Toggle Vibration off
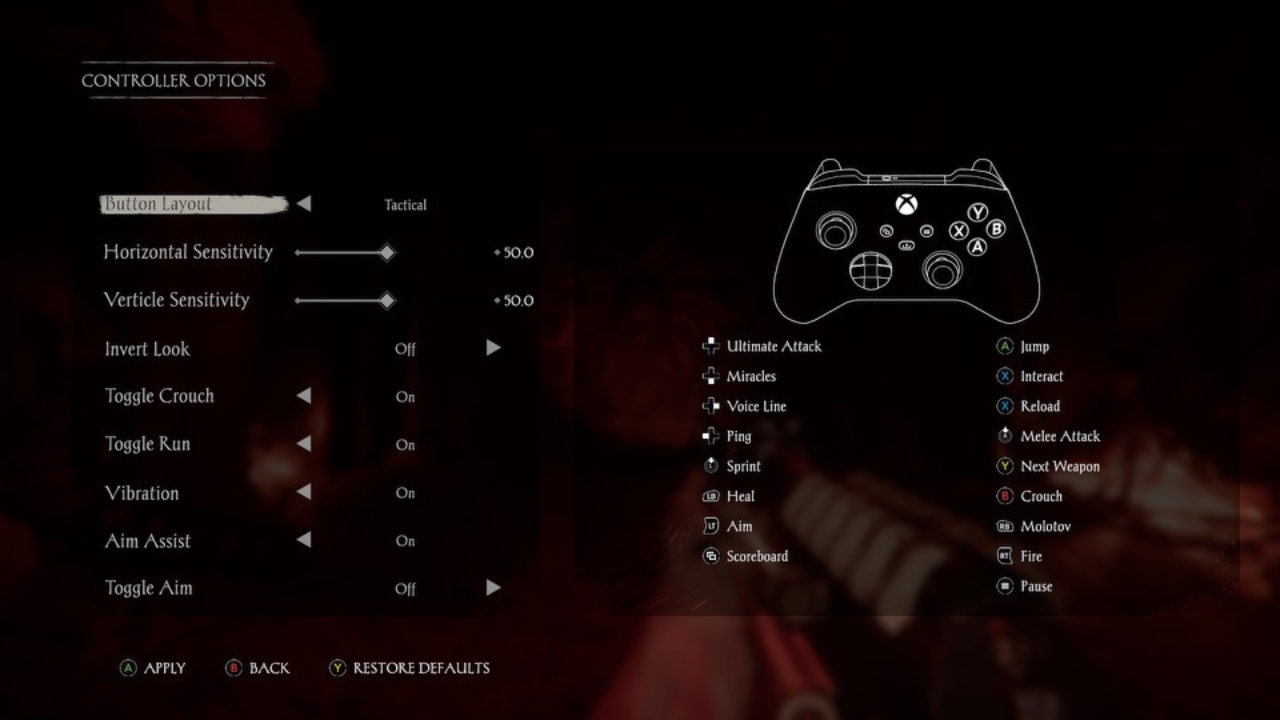The width and height of the screenshot is (1280, 720). tap(304, 492)
